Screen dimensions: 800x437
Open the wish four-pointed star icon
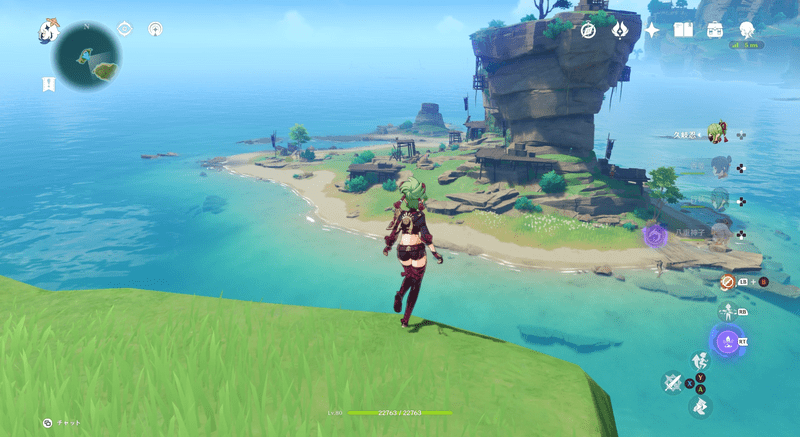652,30
